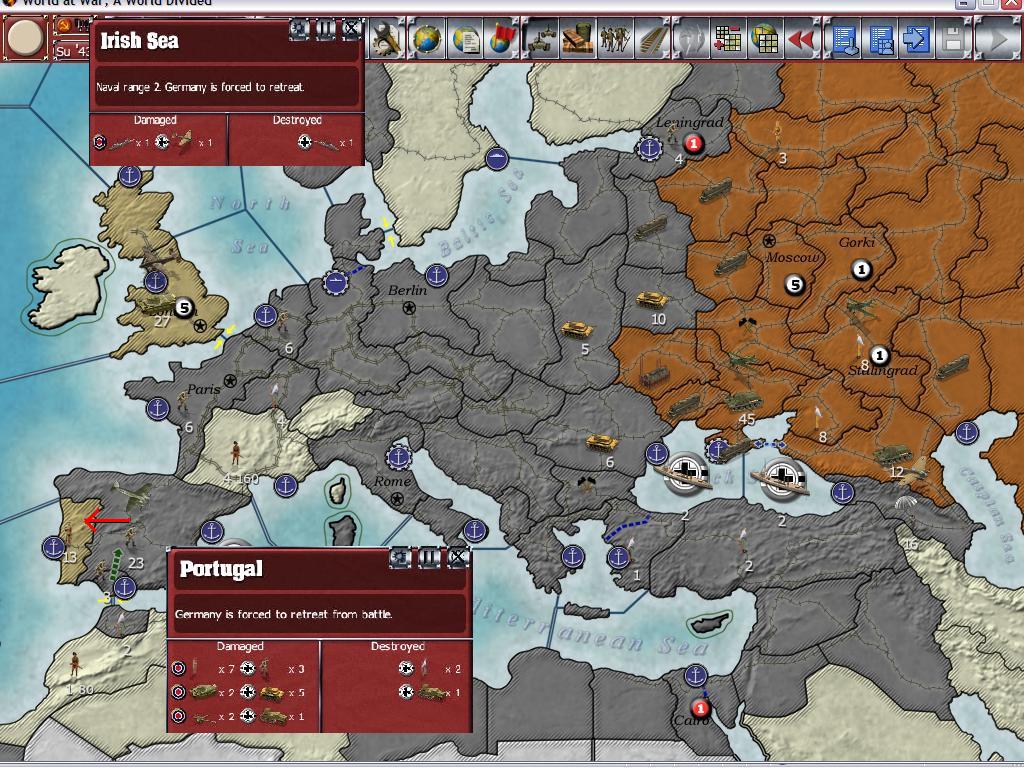
Task: Pause the Portugal battle popup
Action: pos(430,557)
